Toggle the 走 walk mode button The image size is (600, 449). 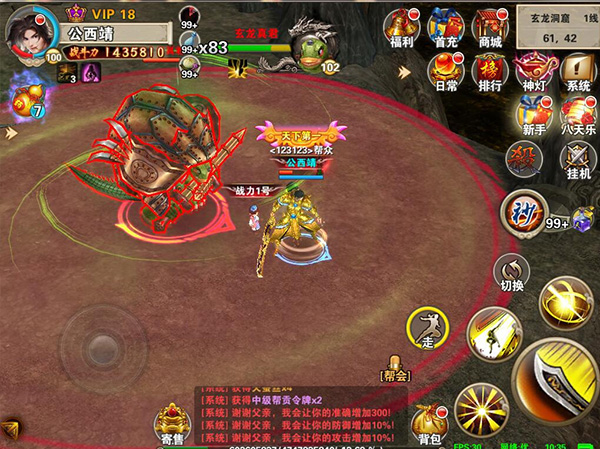(427, 329)
